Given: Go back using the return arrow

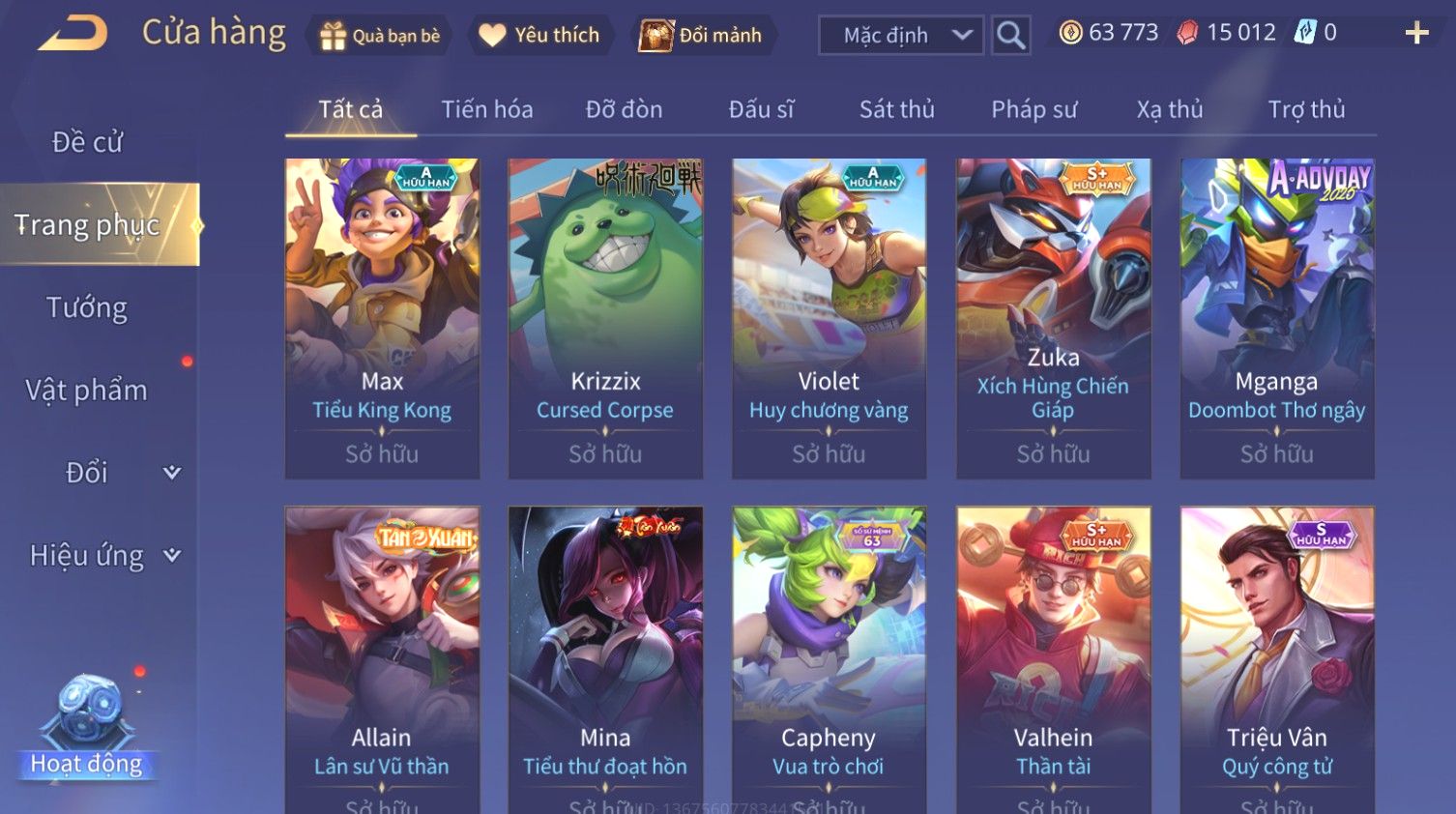Looking at the screenshot, I should click(73, 34).
